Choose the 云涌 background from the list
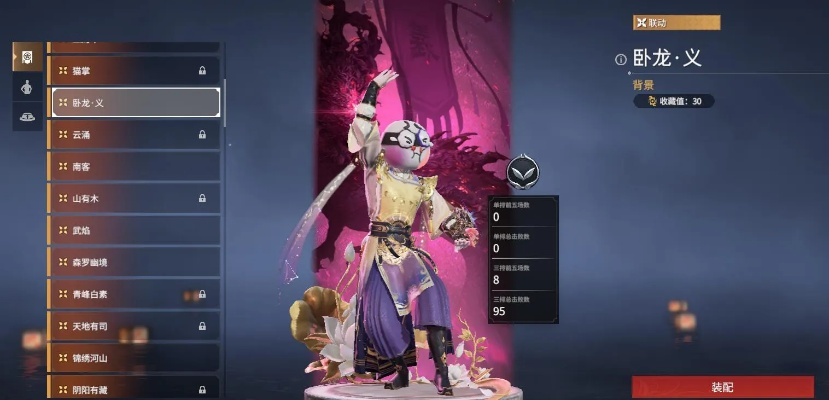The height and width of the screenshot is (400, 829). pyautogui.click(x=134, y=134)
